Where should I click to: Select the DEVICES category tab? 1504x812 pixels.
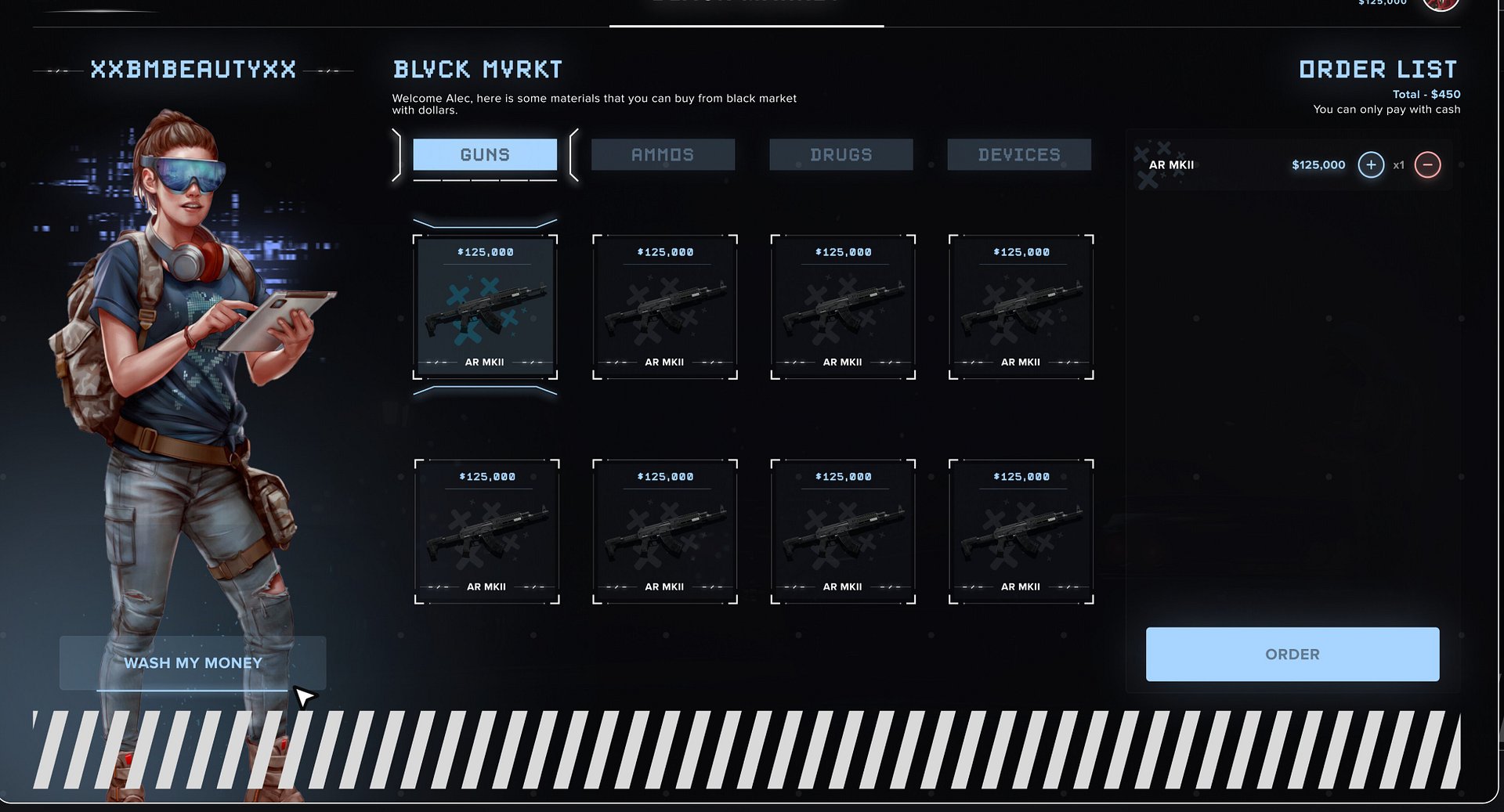(1019, 155)
